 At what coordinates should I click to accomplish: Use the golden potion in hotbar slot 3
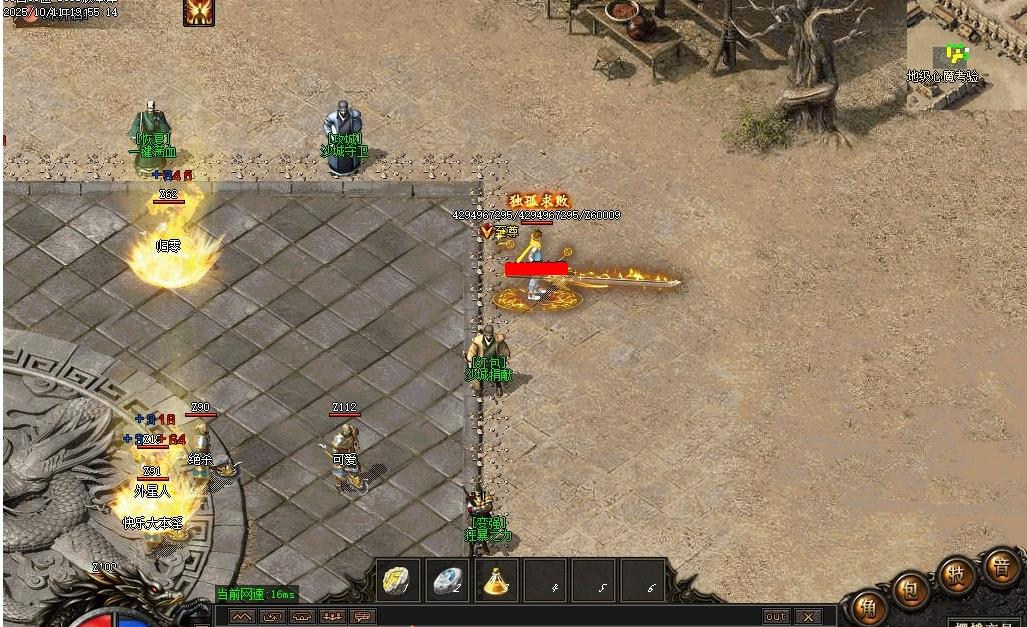pyautogui.click(x=497, y=581)
